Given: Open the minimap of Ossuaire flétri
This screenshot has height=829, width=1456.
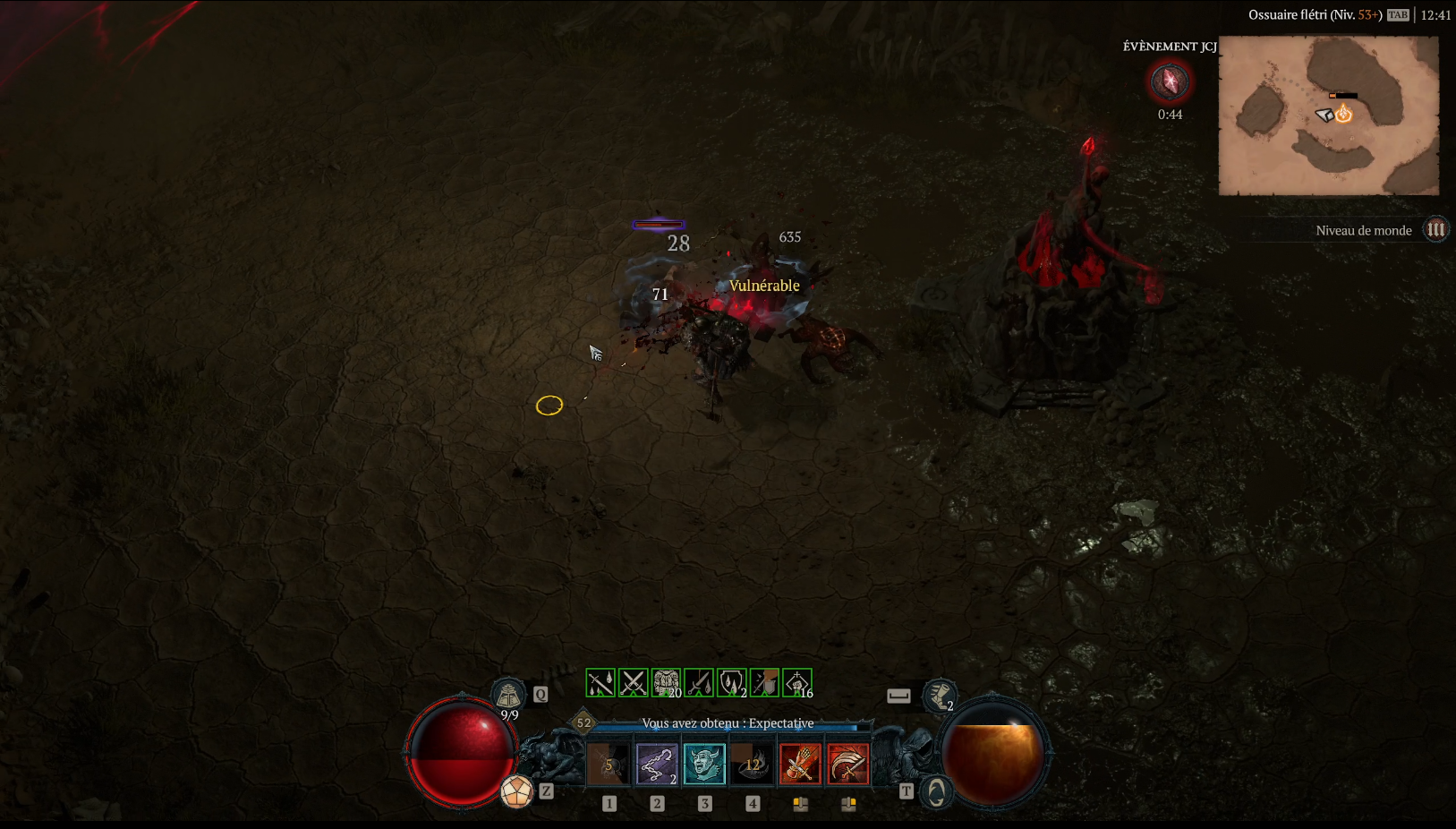Looking at the screenshot, I should 1329,115.
